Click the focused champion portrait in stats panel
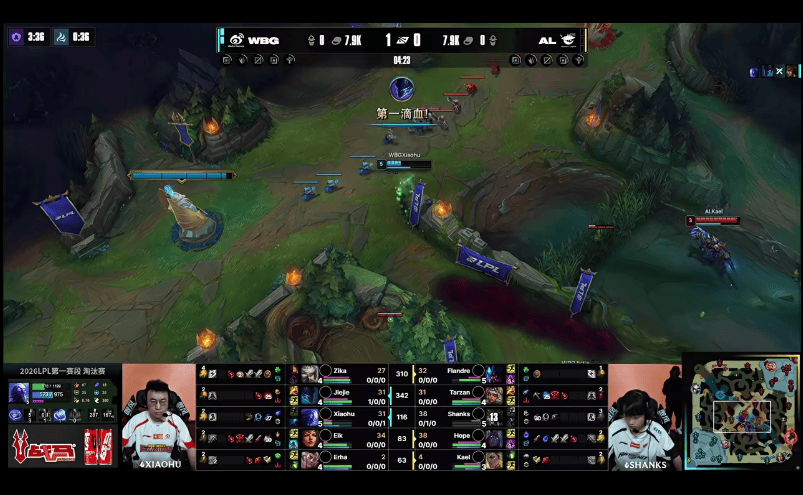The image size is (803, 495). [x=19, y=392]
